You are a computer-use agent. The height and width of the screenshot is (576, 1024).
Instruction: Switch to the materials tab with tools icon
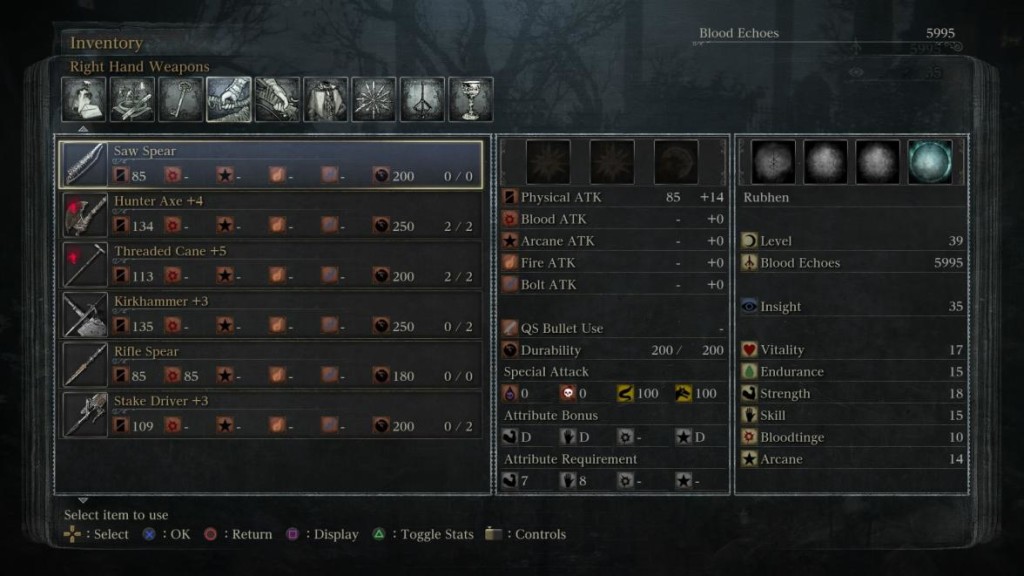(x=132, y=99)
